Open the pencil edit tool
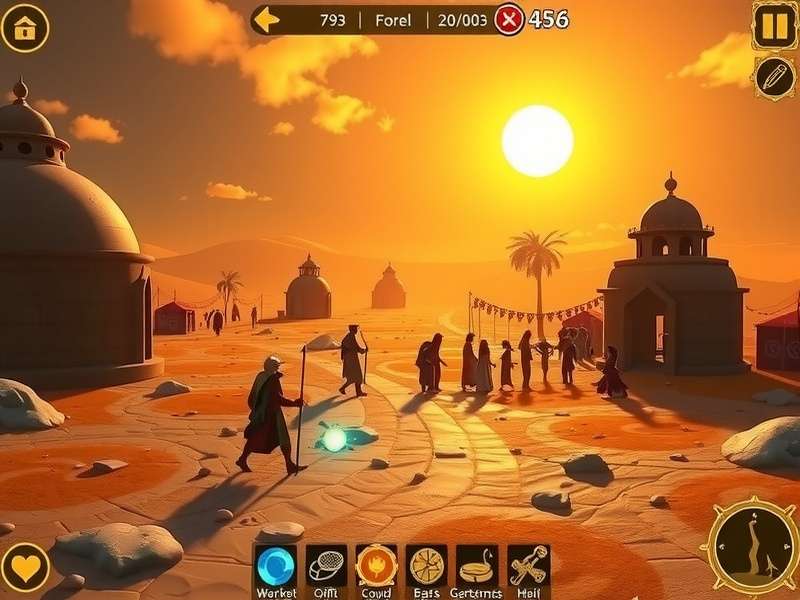The height and width of the screenshot is (600, 800). tap(774, 77)
